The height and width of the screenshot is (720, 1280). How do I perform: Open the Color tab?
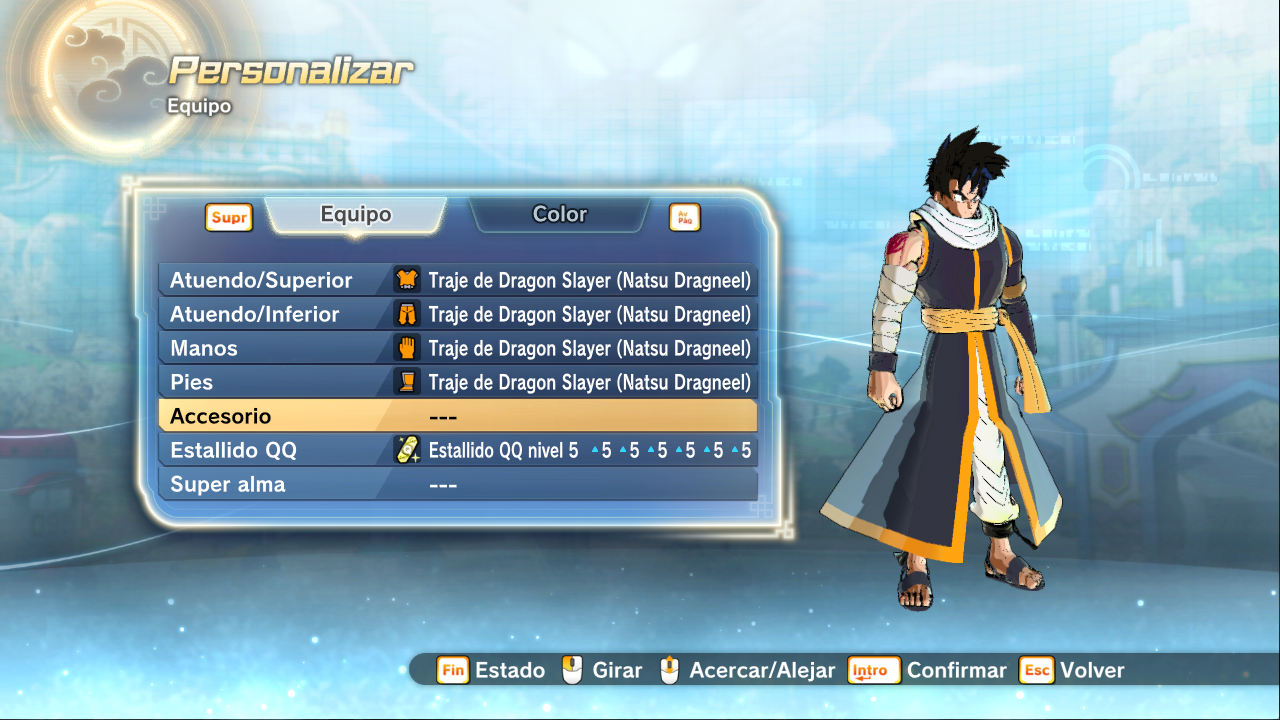[x=559, y=215]
